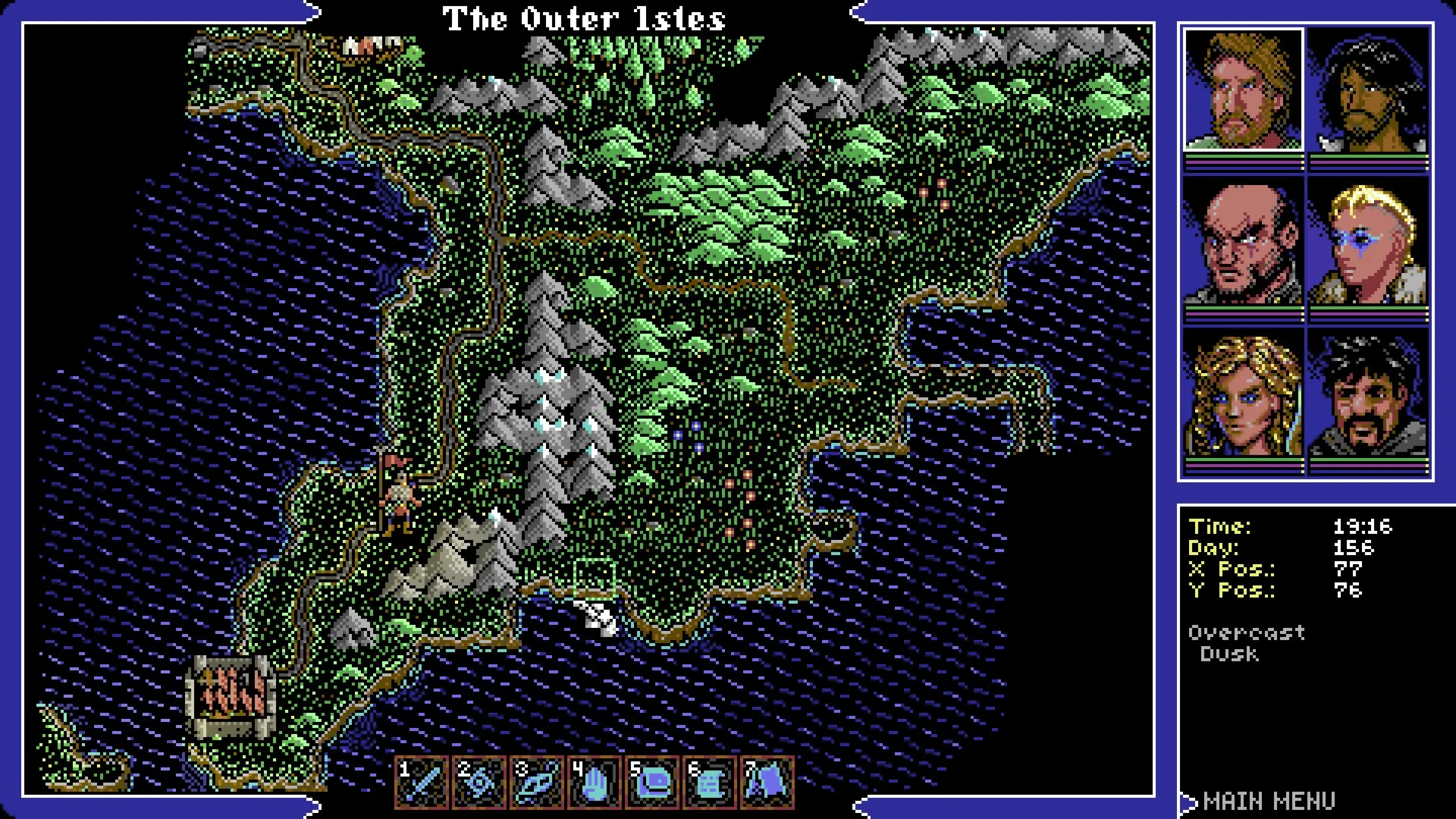Select the helmet icon in slot 5
The image size is (1456, 819).
pyautogui.click(x=652, y=782)
